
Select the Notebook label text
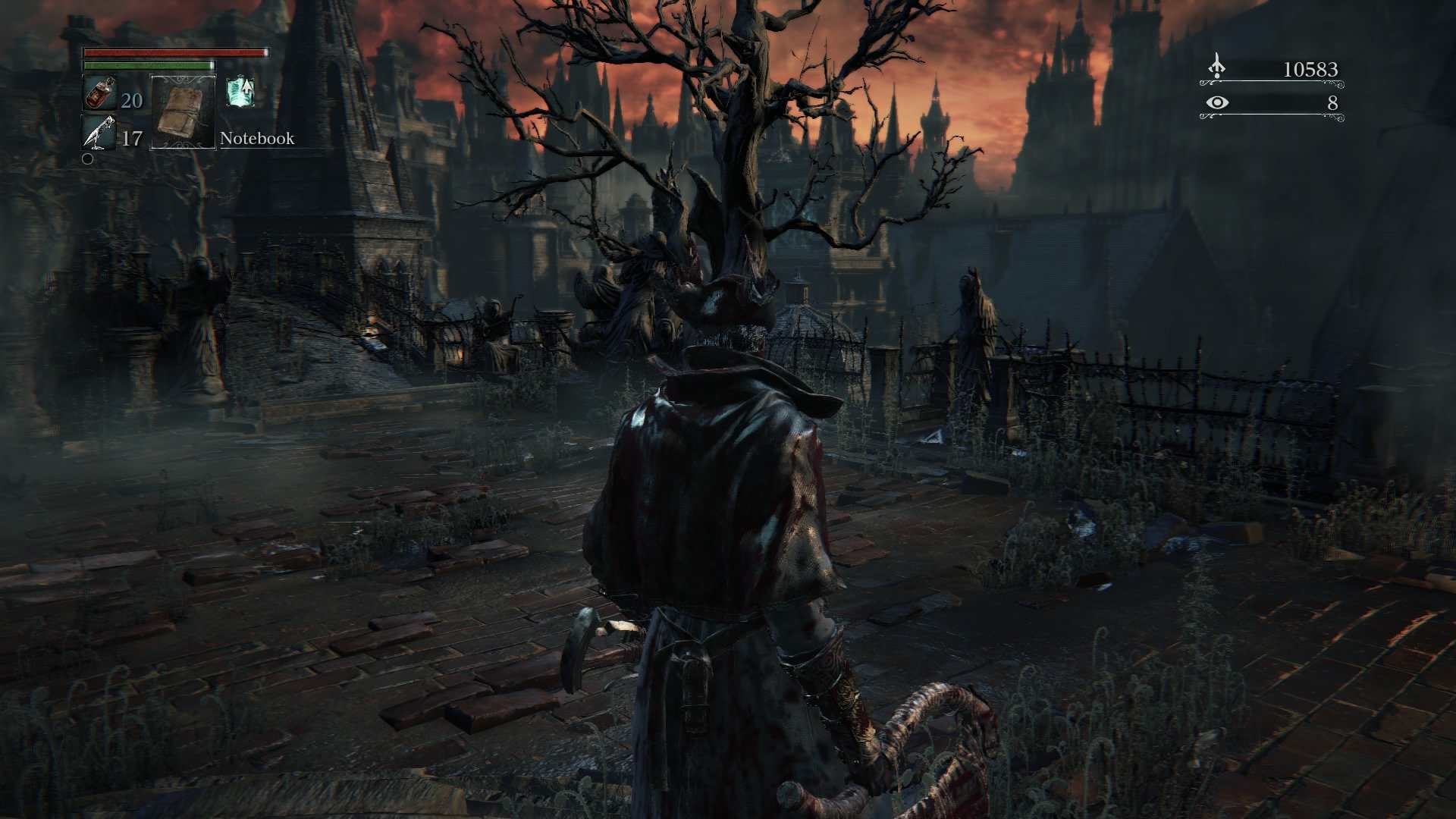coord(257,138)
